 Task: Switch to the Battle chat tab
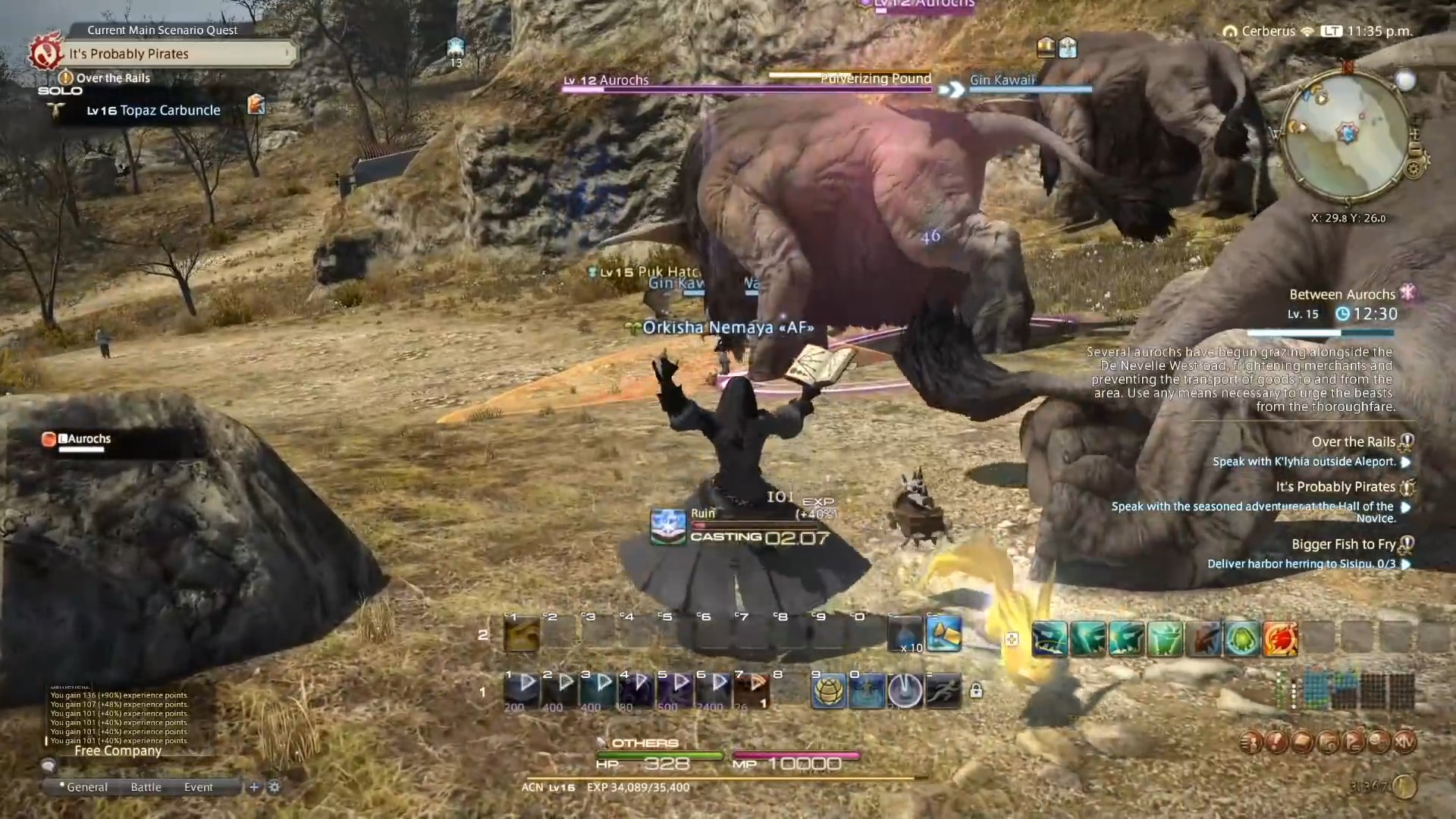tap(145, 786)
